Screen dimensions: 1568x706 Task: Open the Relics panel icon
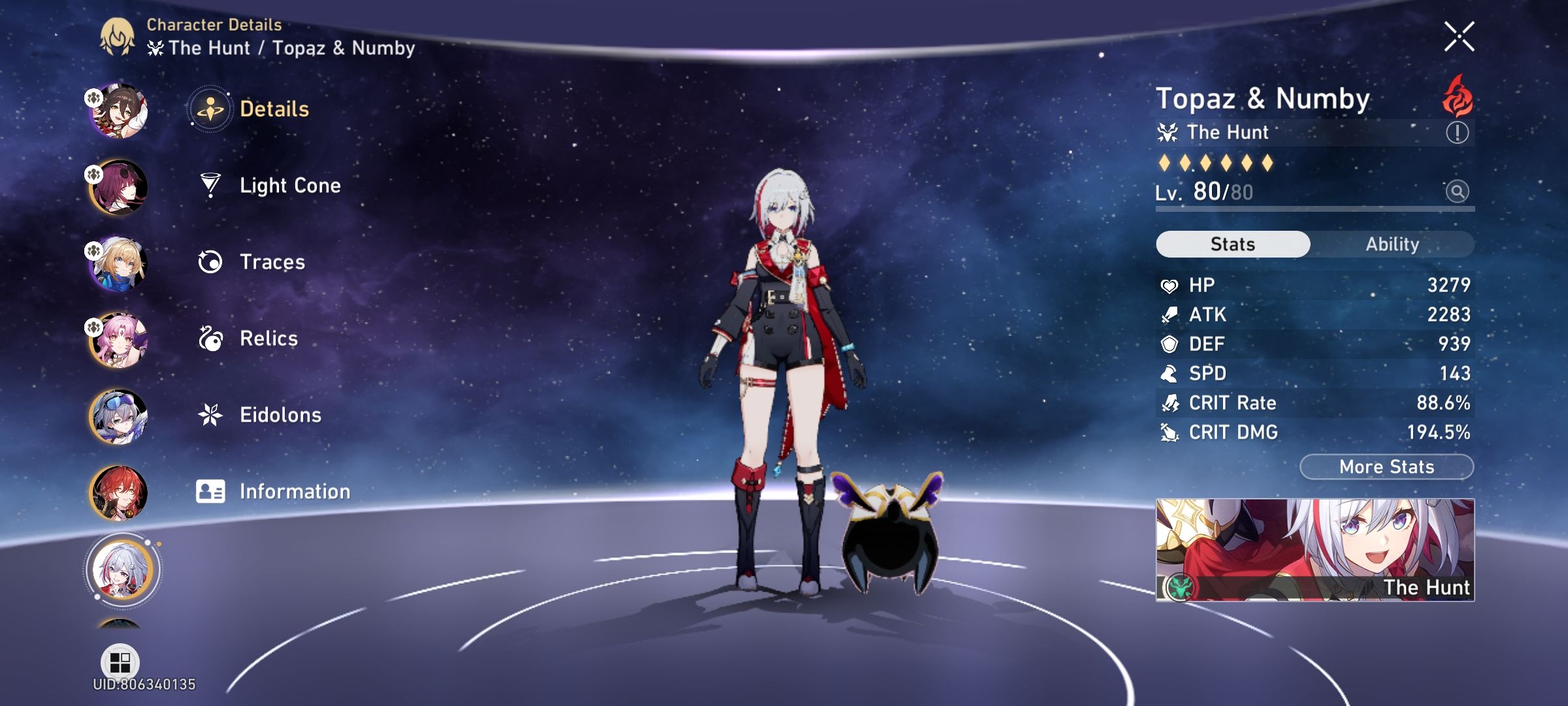209,339
